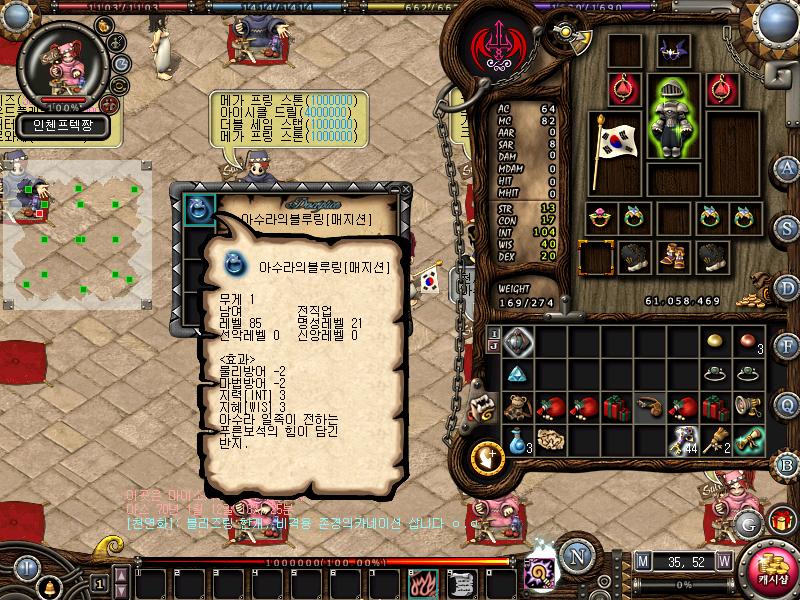Click the round N button
The height and width of the screenshot is (600, 800).
tap(575, 556)
